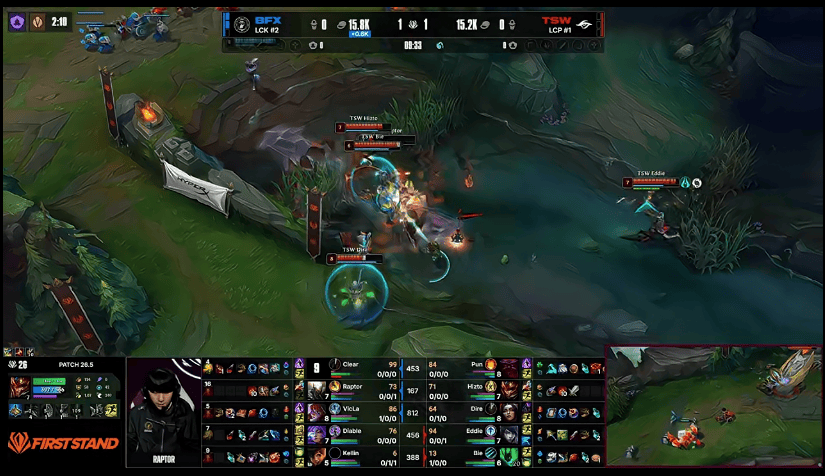The image size is (825, 476).
Task: Click Bie's champion portrait in the scoreboard
Action: point(510,457)
